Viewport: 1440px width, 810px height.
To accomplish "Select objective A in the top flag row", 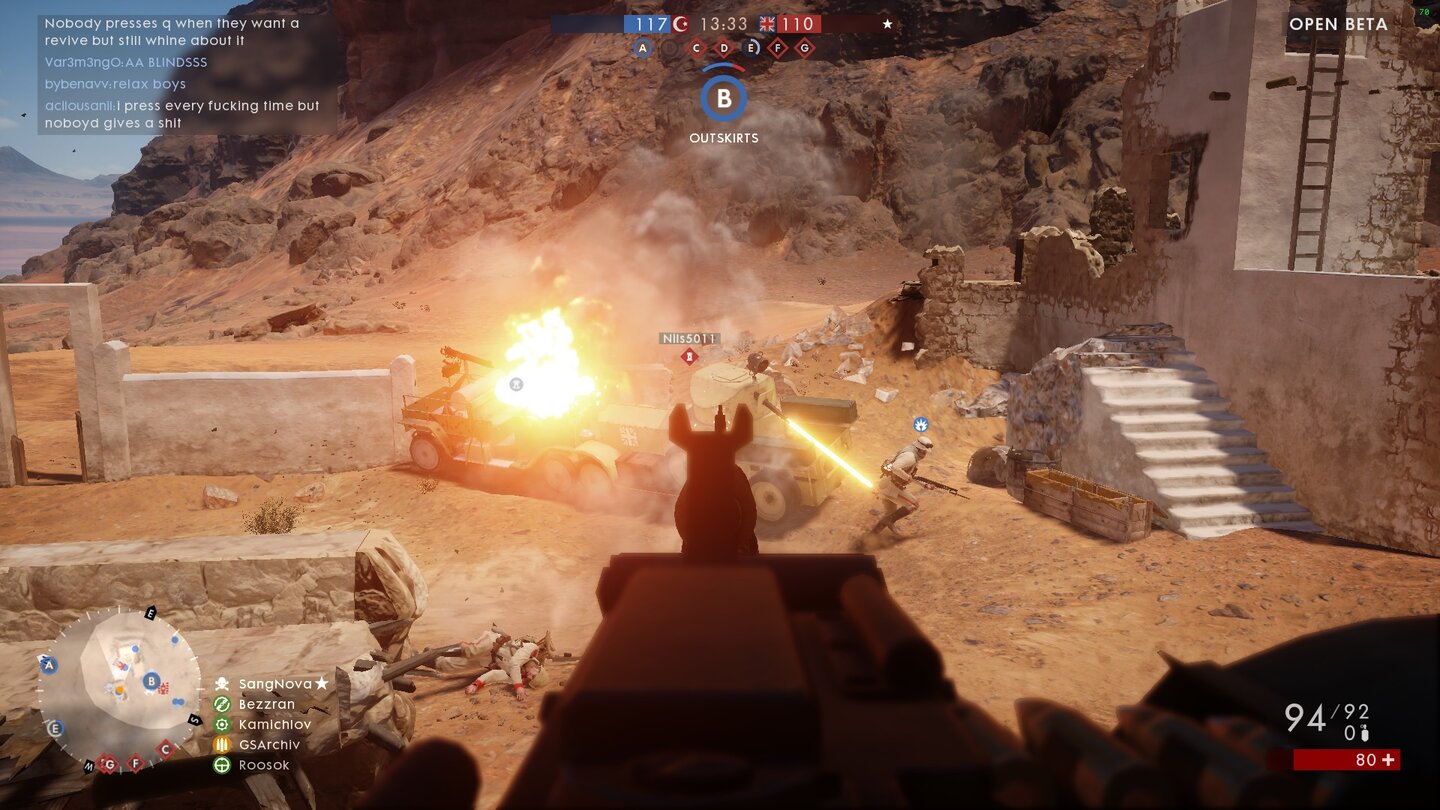I will click(643, 47).
